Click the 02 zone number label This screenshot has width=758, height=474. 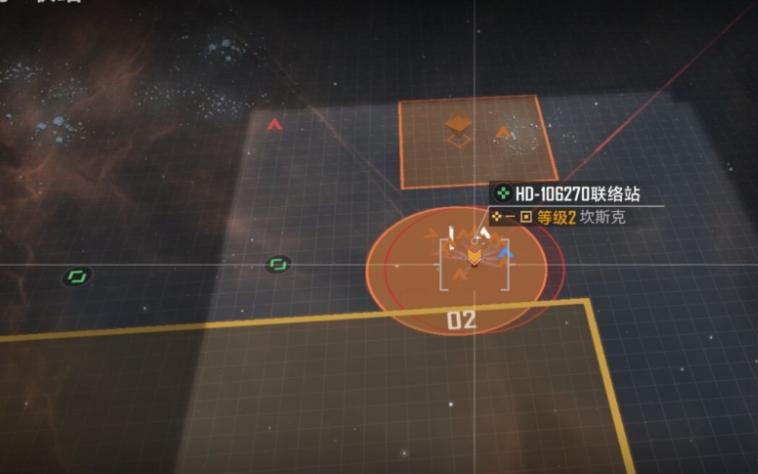461,321
